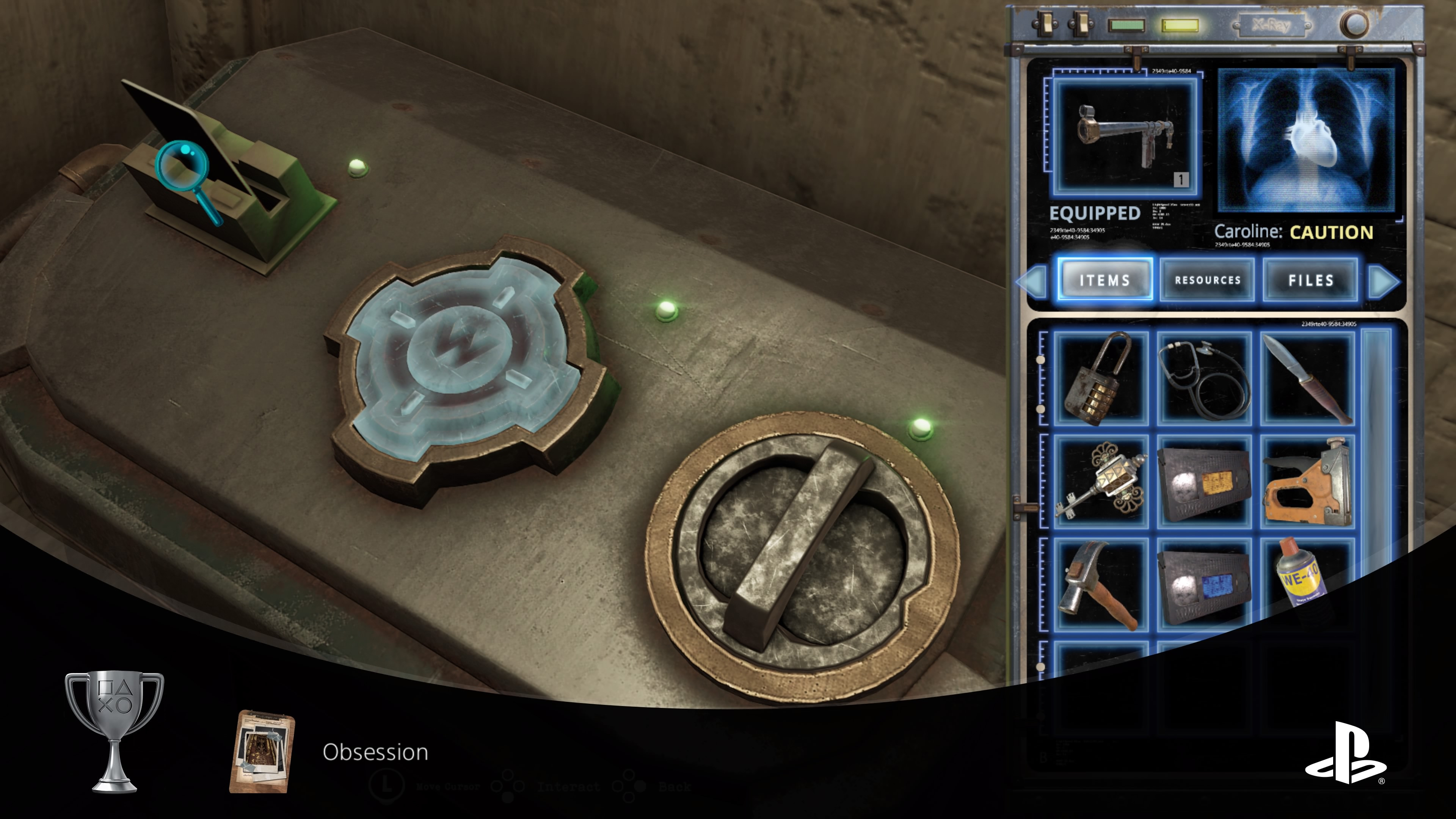This screenshot has height=819, width=1456.
Task: Show the FILES tab
Action: 1310,280
